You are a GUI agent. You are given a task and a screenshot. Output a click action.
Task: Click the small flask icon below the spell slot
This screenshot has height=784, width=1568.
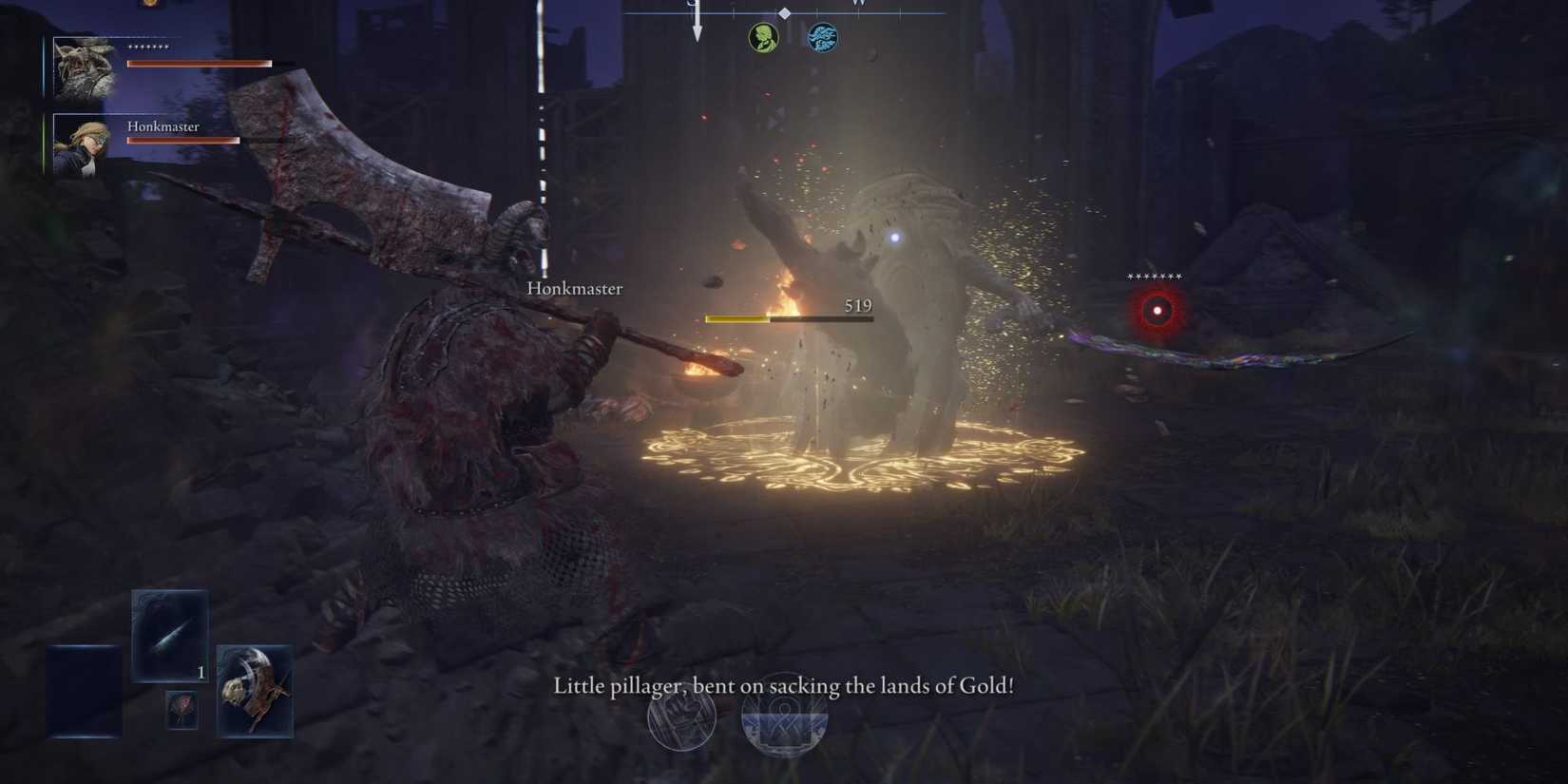tap(182, 709)
